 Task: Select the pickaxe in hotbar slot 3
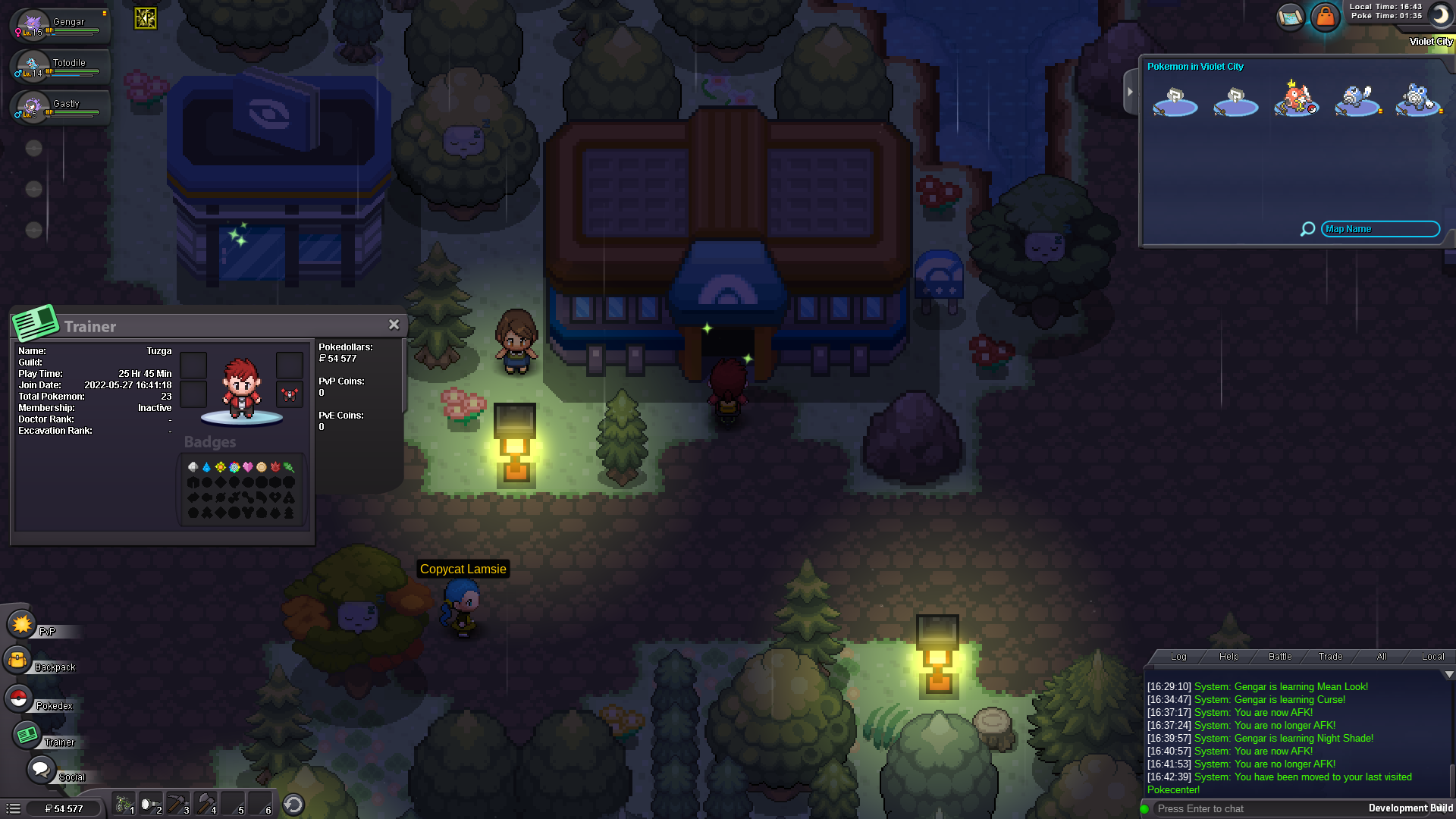[178, 804]
